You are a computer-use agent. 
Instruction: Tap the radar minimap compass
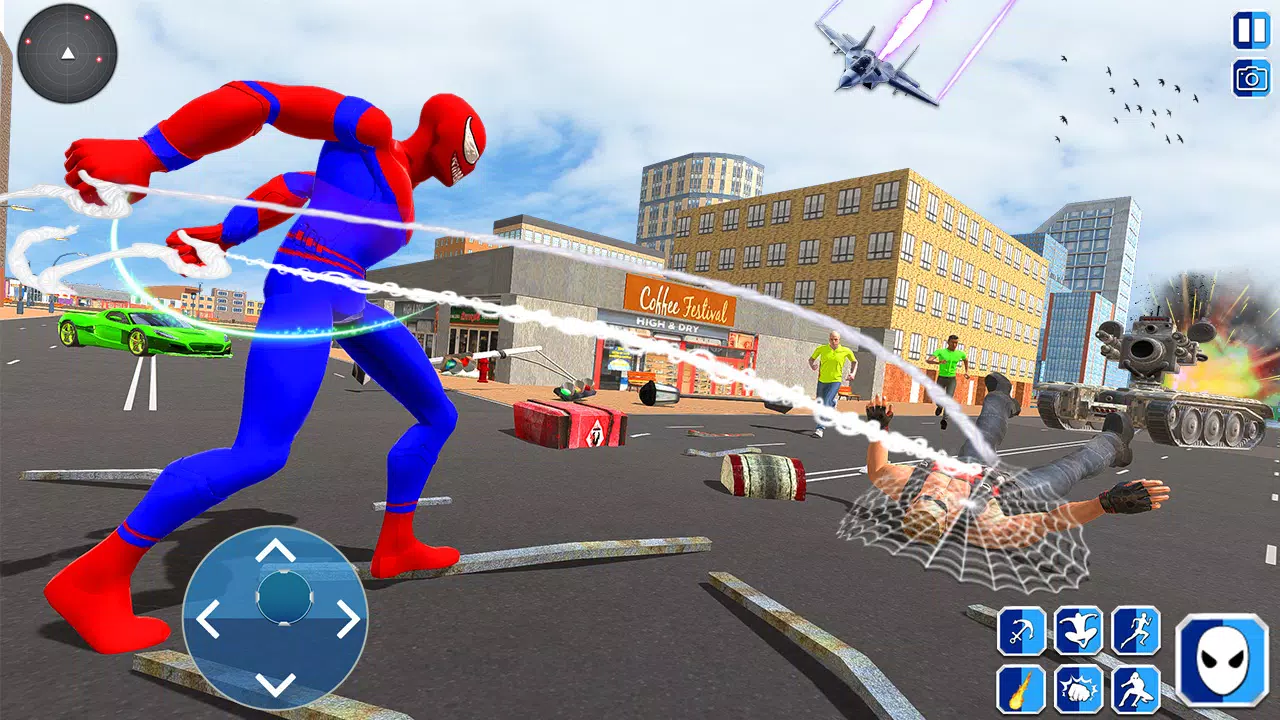67,55
